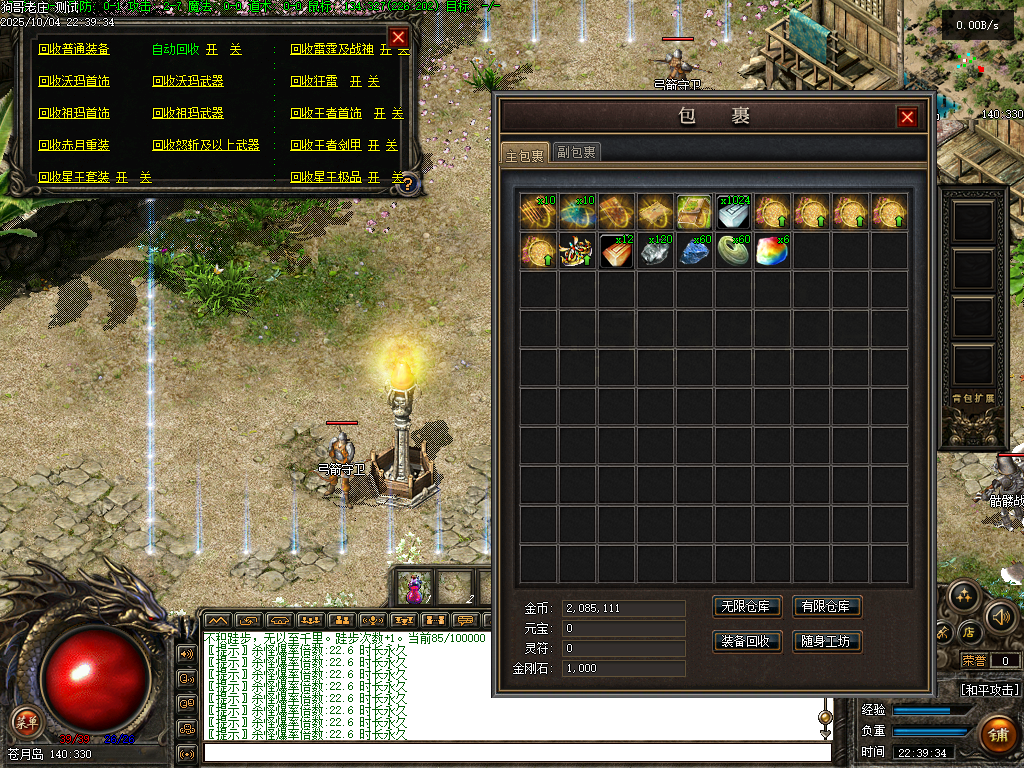Choose 回收怒斩及以上武器
This screenshot has height=768, width=1024.
(x=206, y=145)
